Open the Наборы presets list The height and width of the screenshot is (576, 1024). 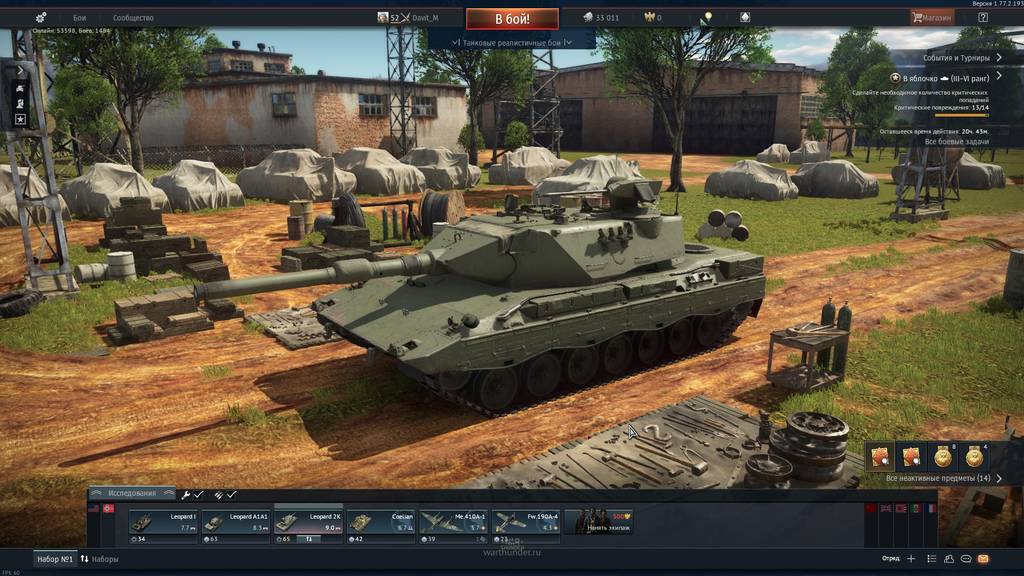point(99,559)
